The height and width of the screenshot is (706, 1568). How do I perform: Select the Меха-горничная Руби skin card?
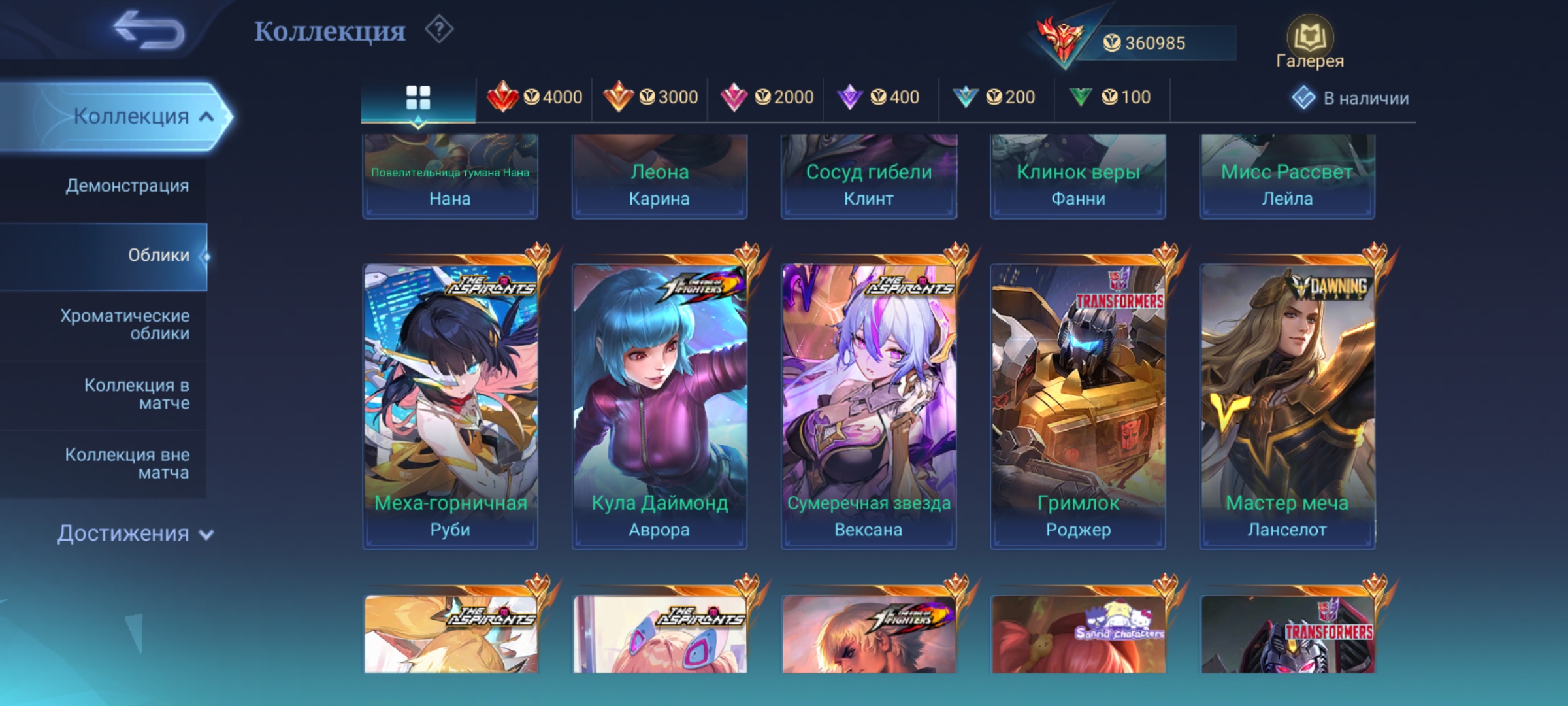pyautogui.click(x=450, y=405)
